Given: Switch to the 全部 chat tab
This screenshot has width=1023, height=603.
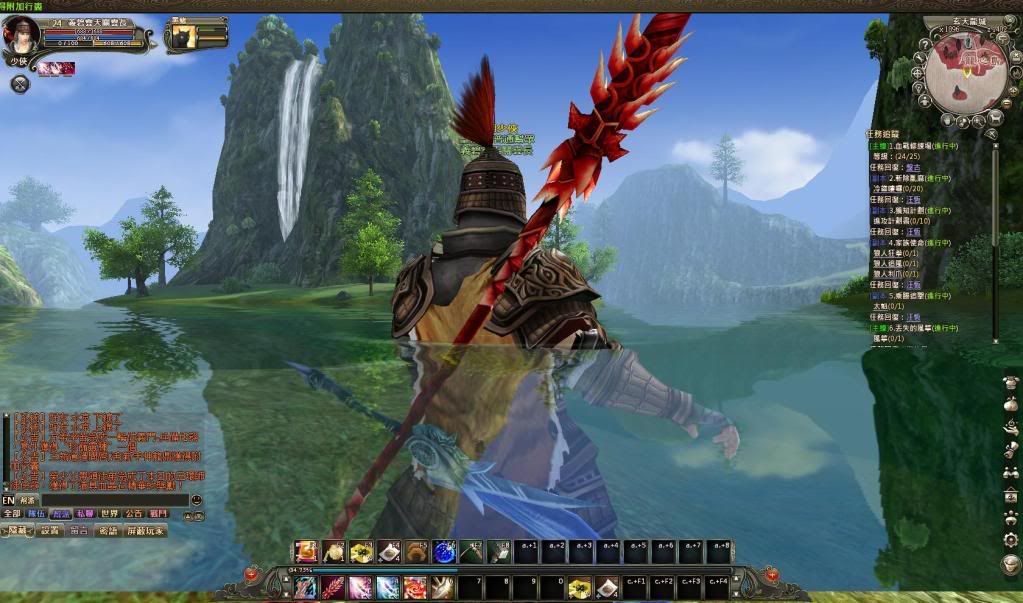Looking at the screenshot, I should click(x=11, y=514).
